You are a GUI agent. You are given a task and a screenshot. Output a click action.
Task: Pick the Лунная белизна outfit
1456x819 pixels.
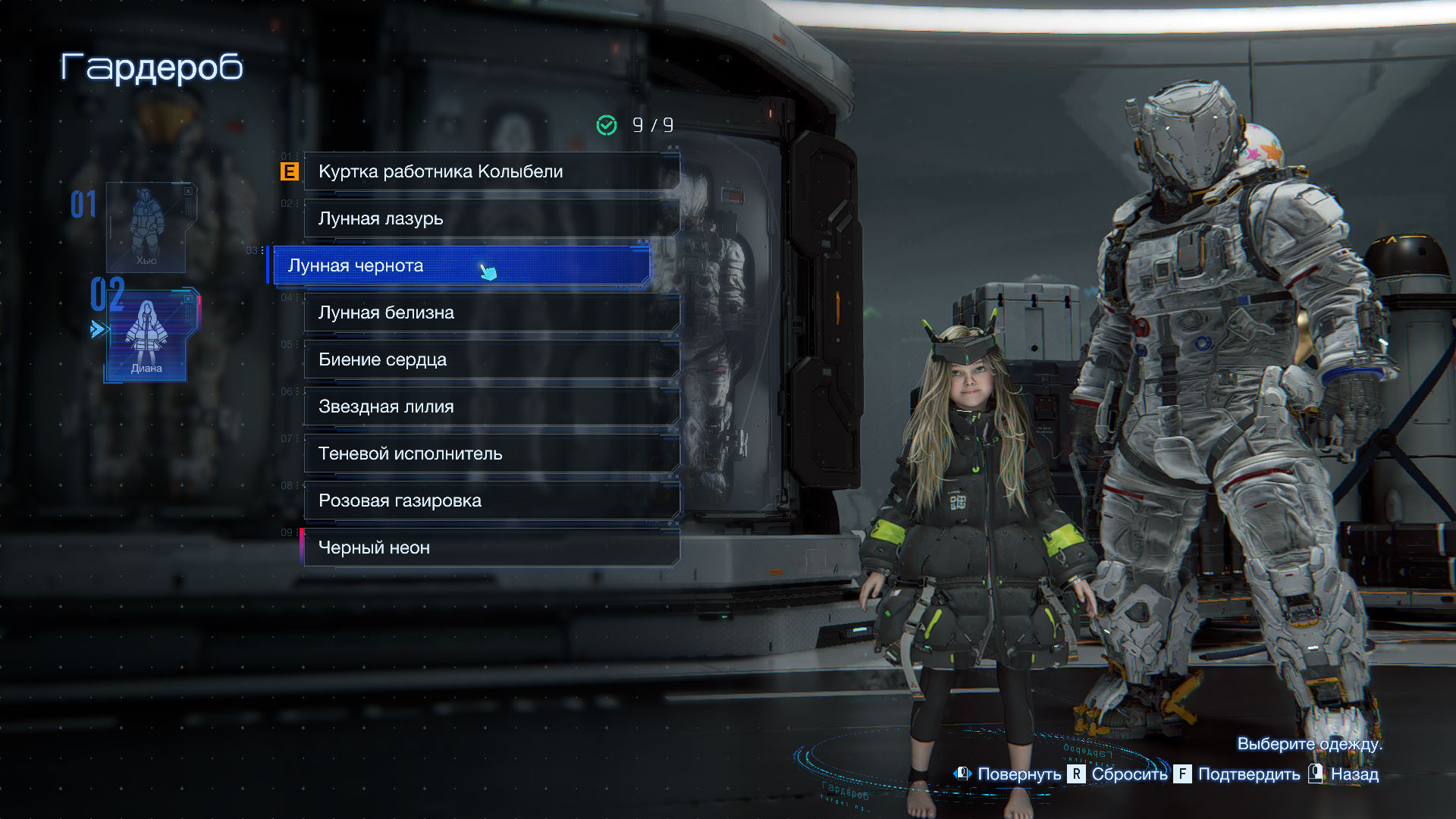491,312
